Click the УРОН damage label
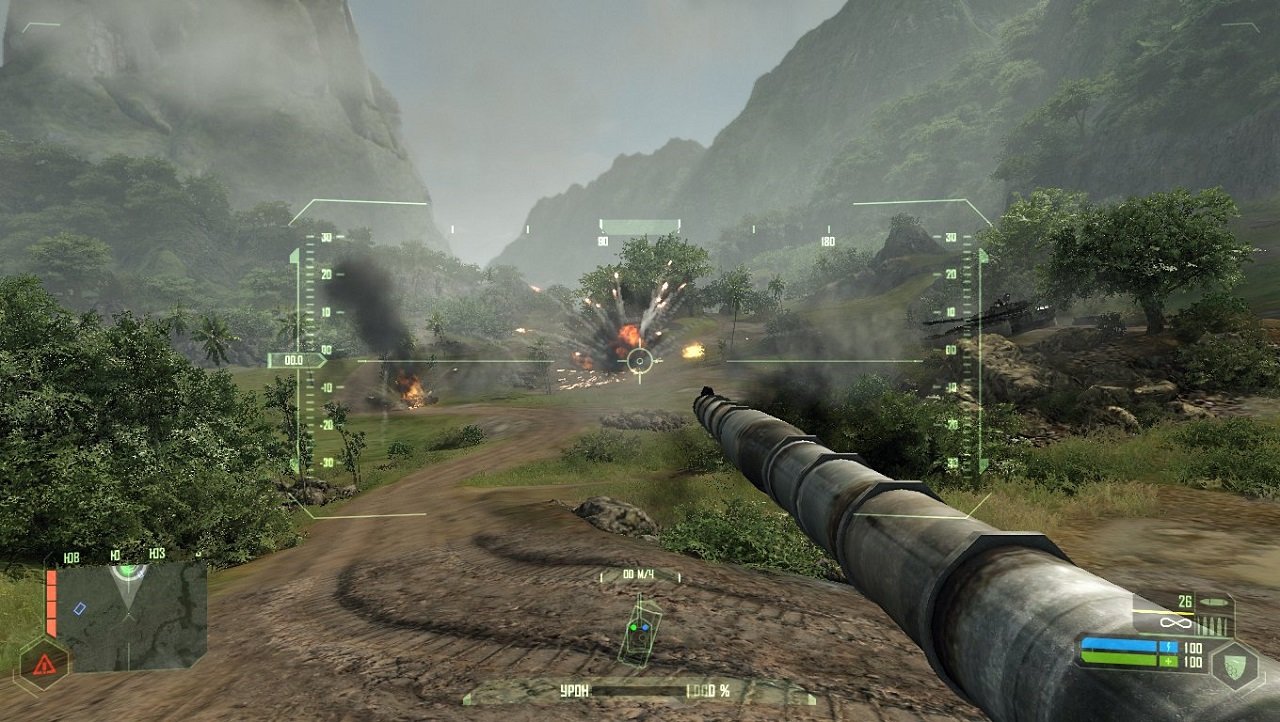1280x722 pixels. [x=573, y=689]
